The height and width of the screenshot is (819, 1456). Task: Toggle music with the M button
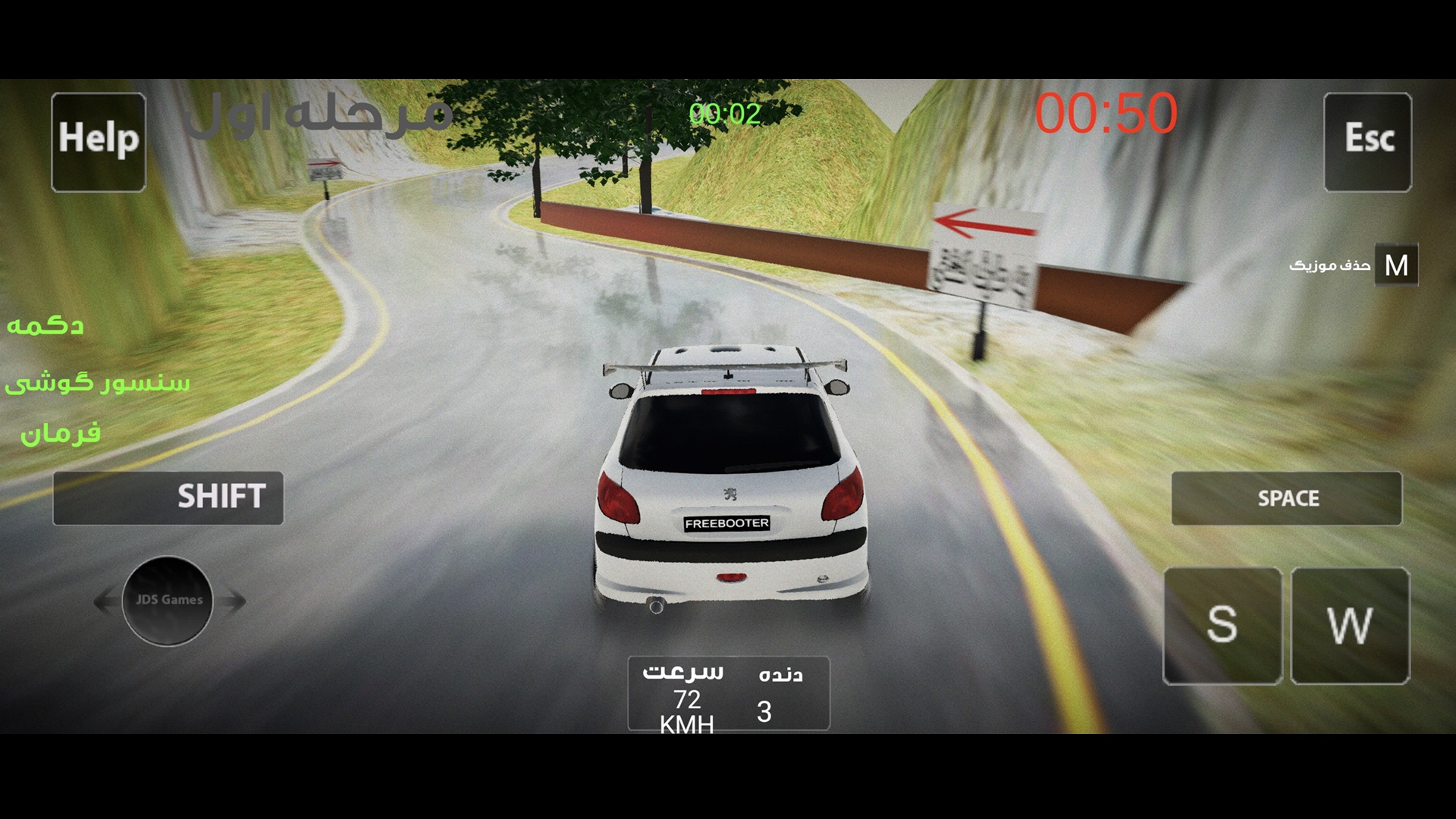1396,265
